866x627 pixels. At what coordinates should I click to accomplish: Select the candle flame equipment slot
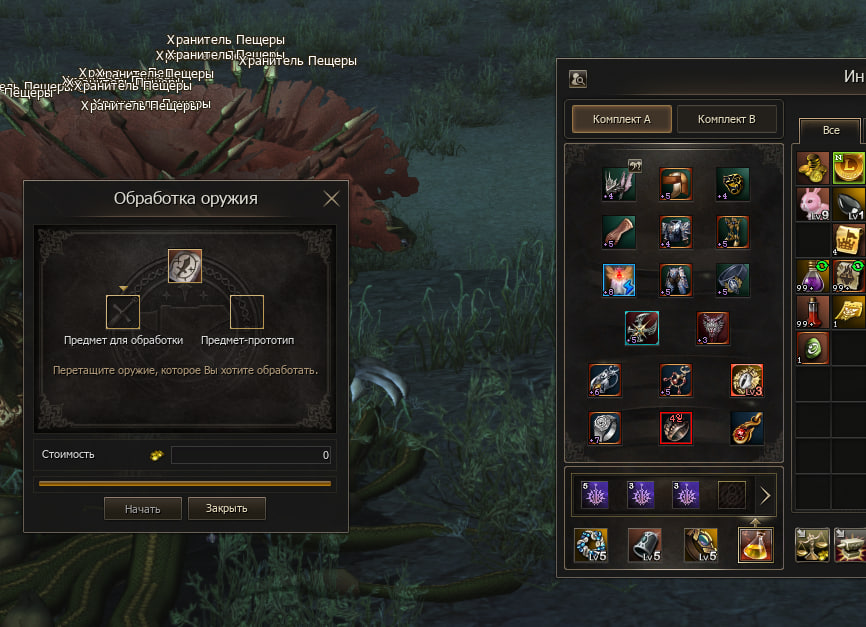[620, 279]
